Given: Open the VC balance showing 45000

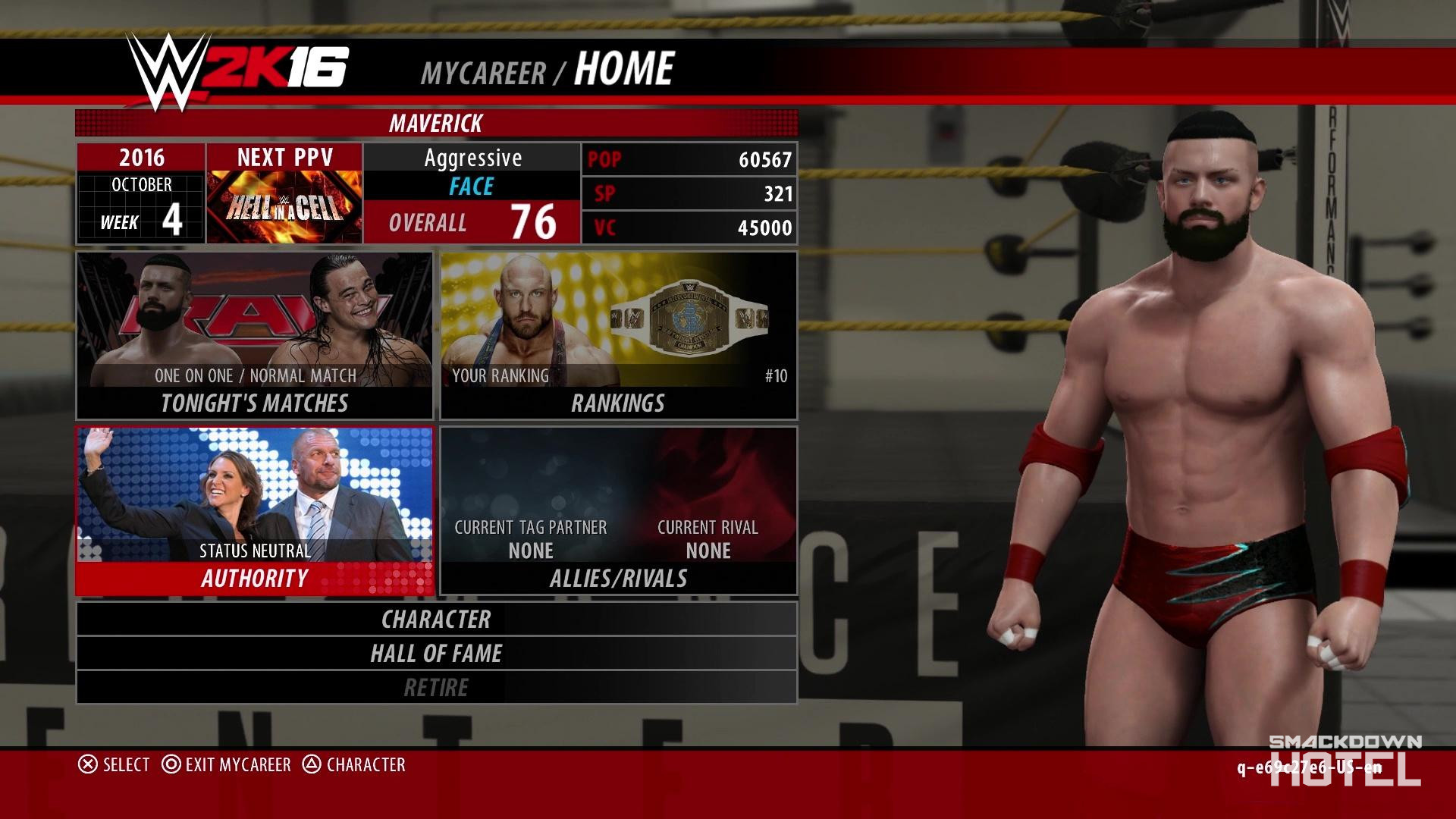Looking at the screenshot, I should coord(689,227).
